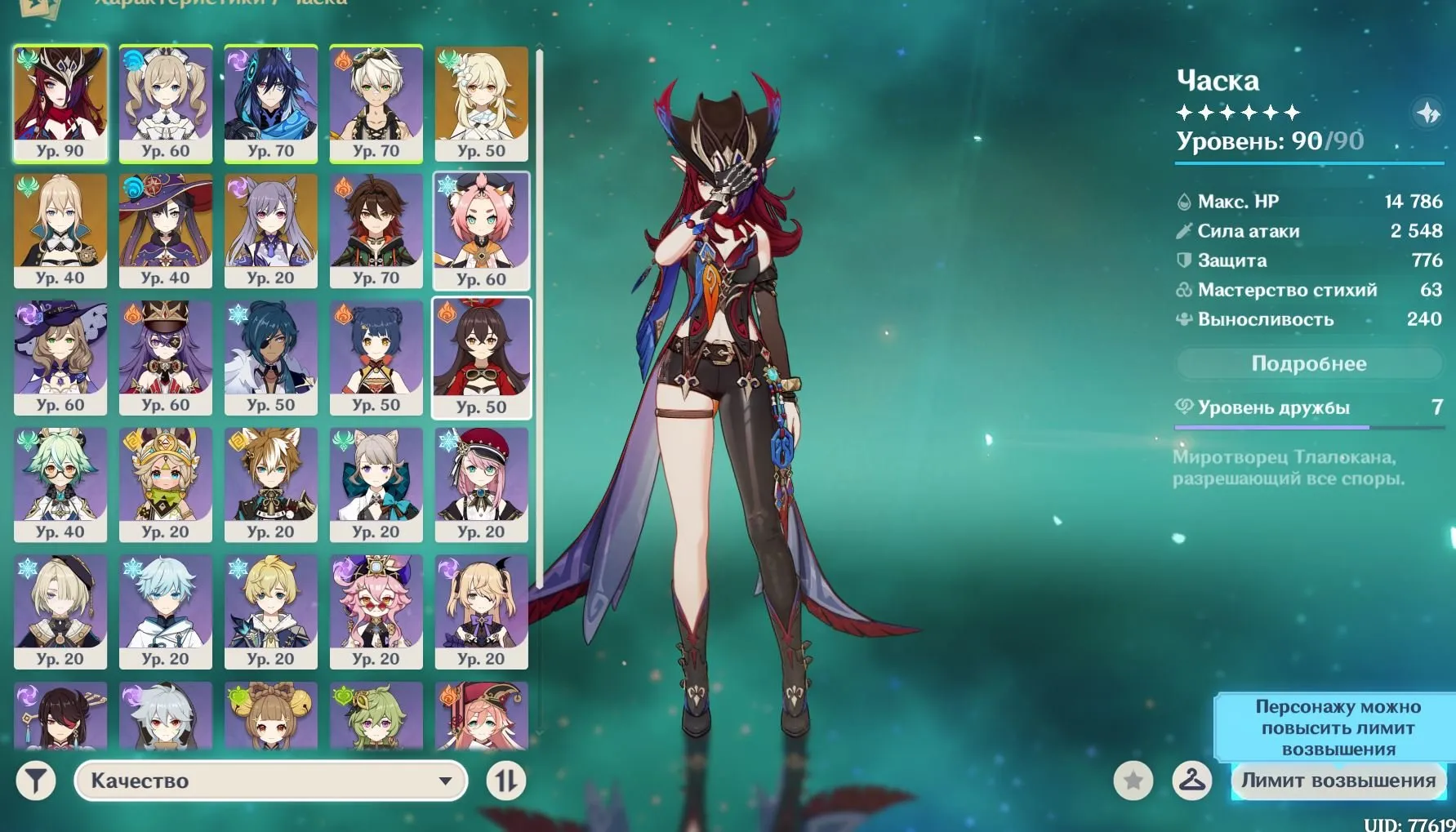This screenshot has width=1456, height=832.
Task: Open the character filter funnel button
Action: pyautogui.click(x=36, y=781)
